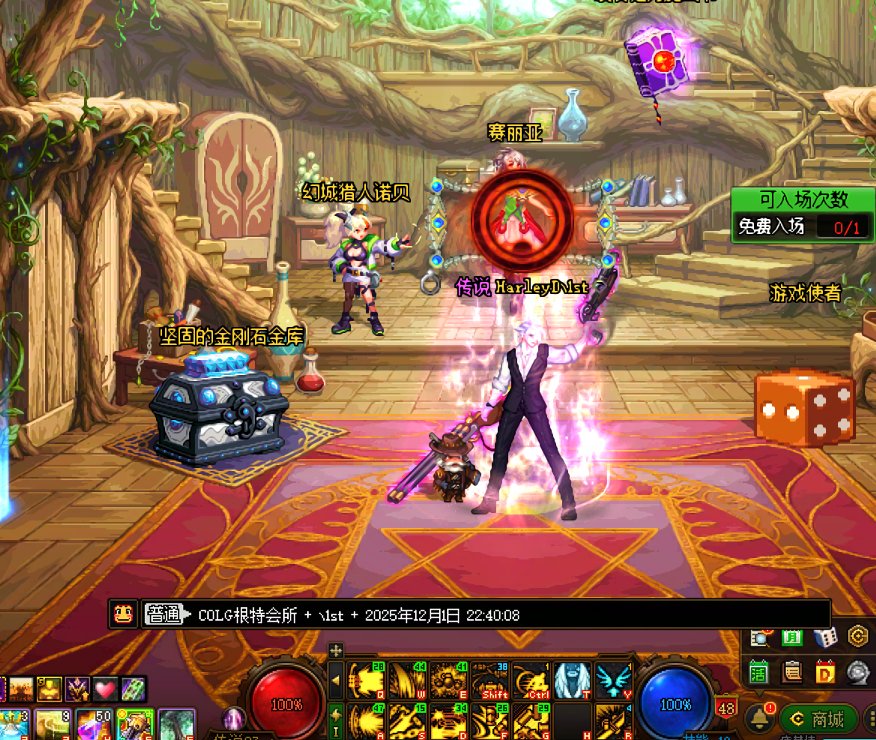Activate the skill bound to Q
876x740 pixels.
pyautogui.click(x=367, y=681)
